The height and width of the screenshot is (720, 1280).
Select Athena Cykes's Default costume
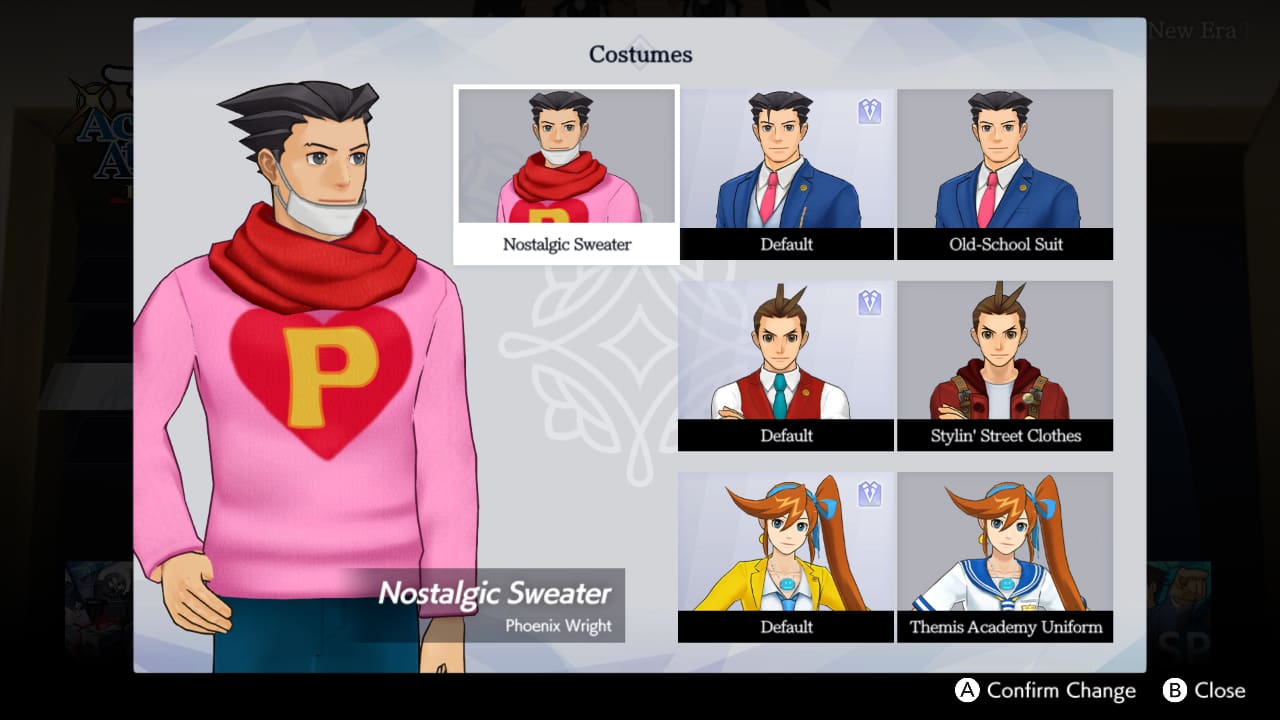click(x=786, y=540)
